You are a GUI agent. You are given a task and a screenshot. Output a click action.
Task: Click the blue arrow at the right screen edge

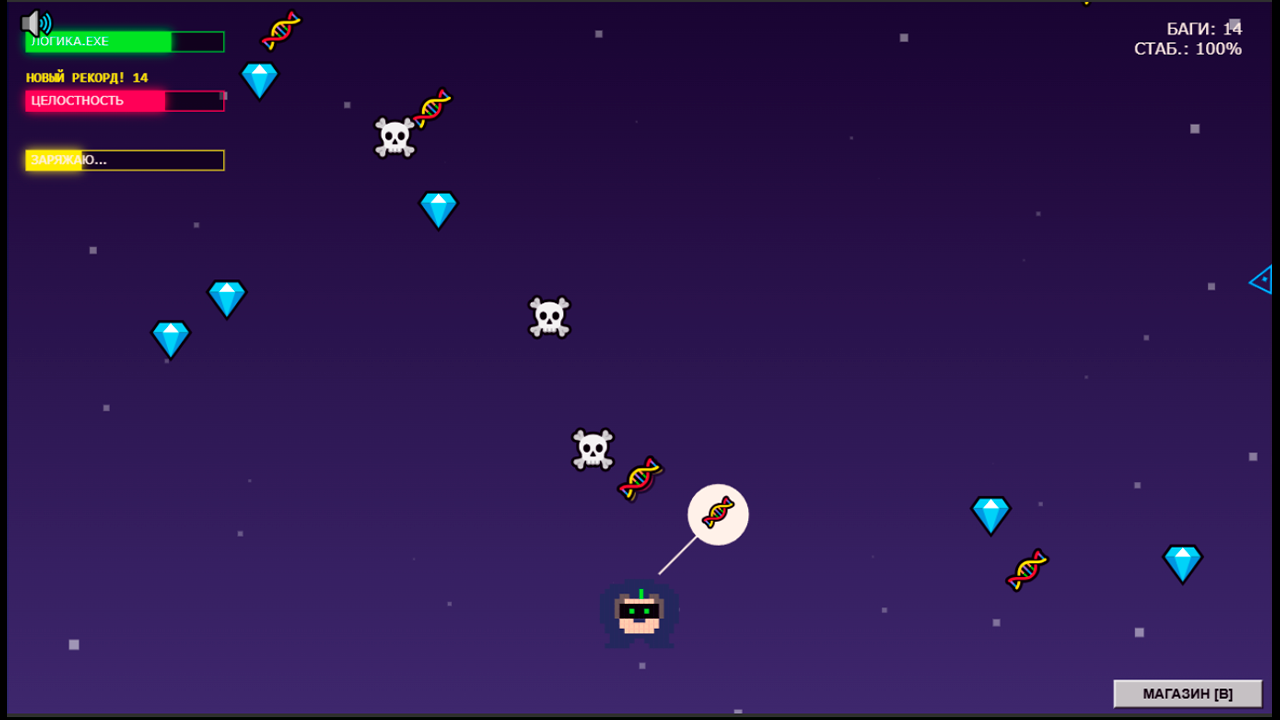pos(1262,281)
